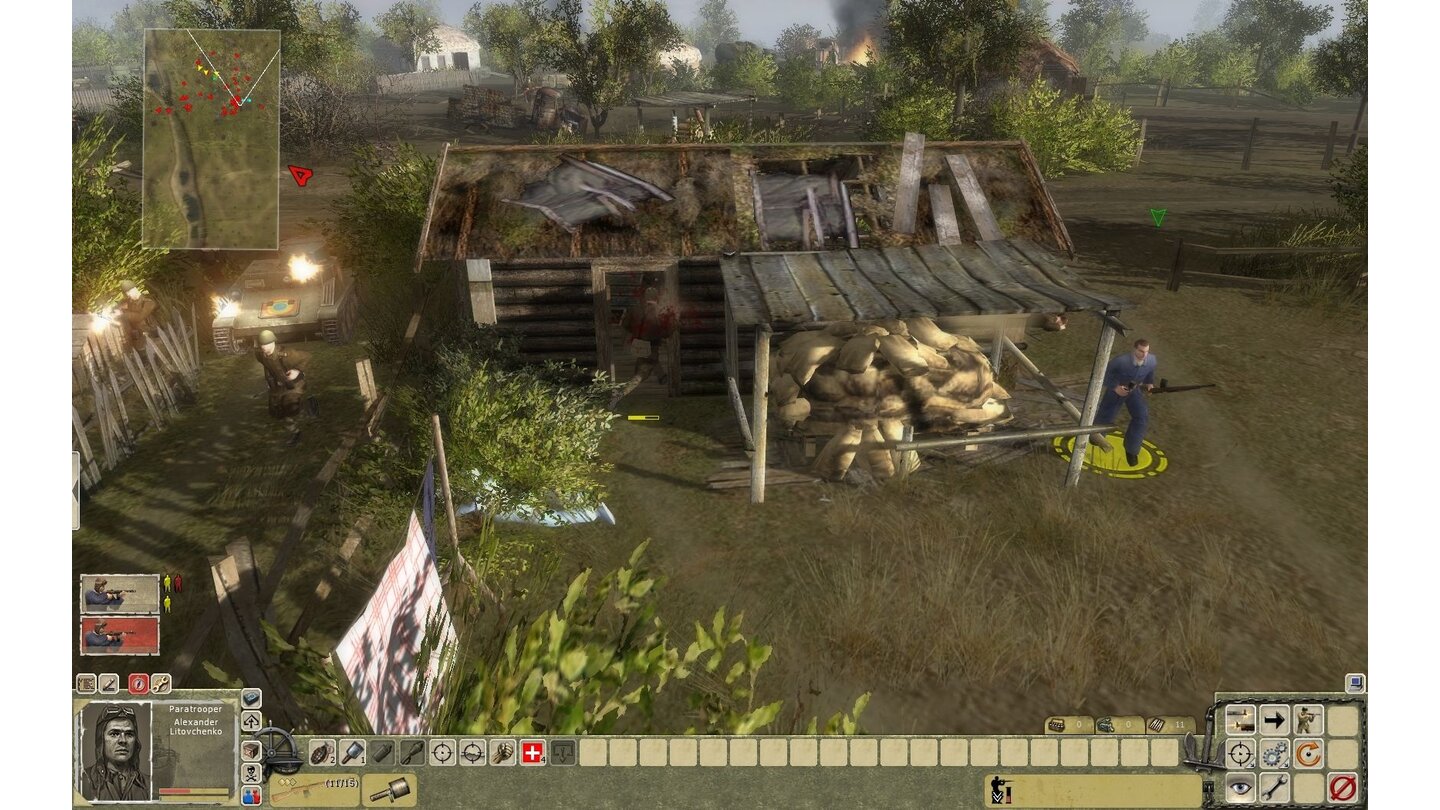Viewport: 1440px width, 810px height.
Task: Click the up-arrow exit button beside the portrait
Action: click(250, 719)
